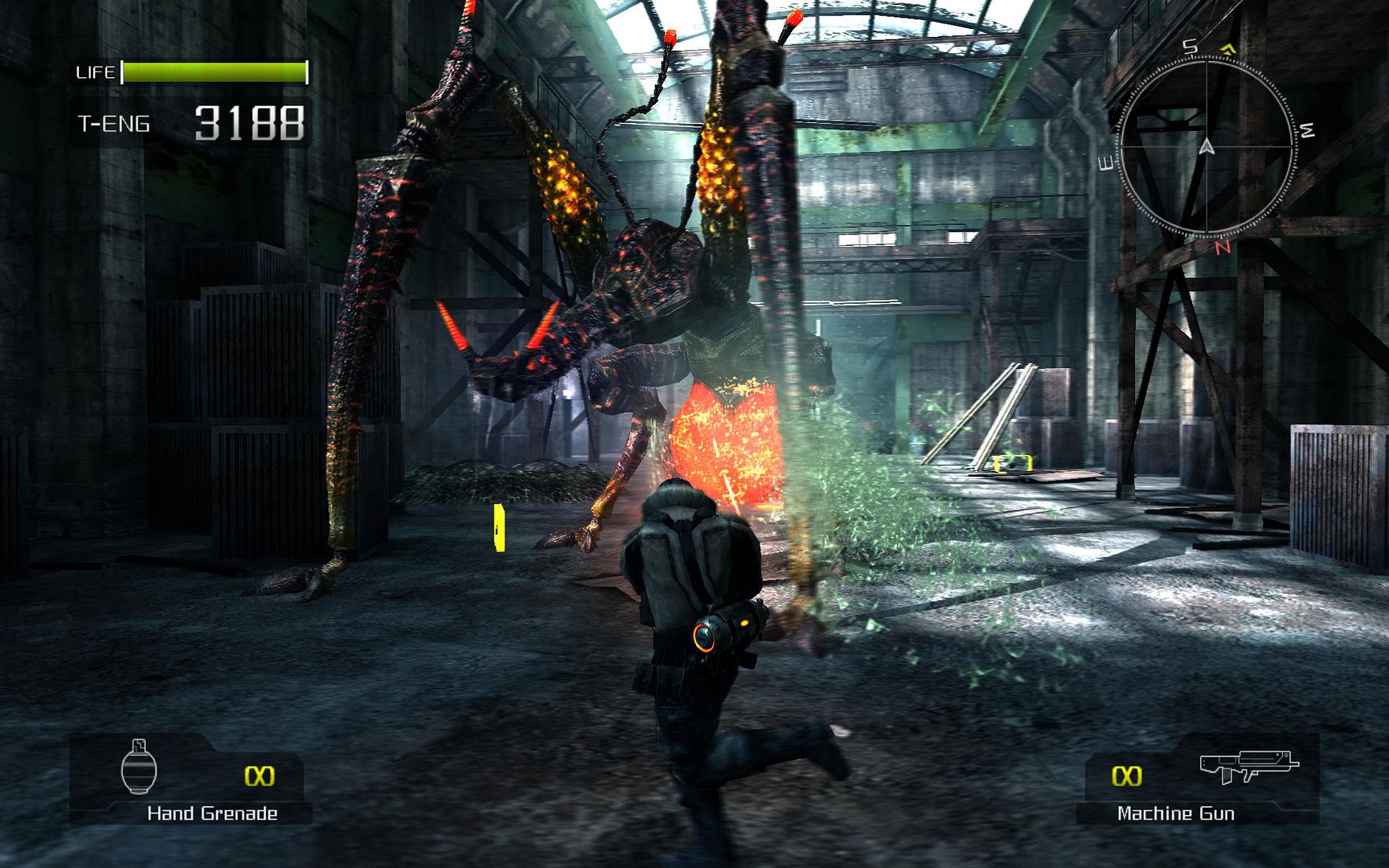1389x868 pixels.
Task: Click the compass radar
Action: coord(1207,147)
